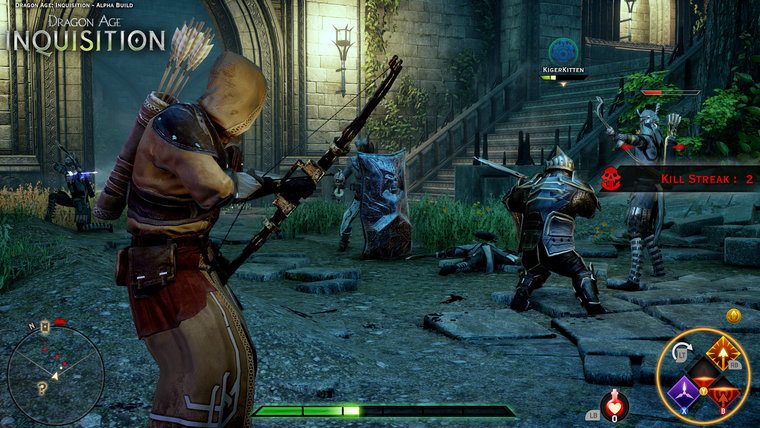Click the circular arrow swap icon
The width and height of the screenshot is (760, 428).
tap(683, 351)
